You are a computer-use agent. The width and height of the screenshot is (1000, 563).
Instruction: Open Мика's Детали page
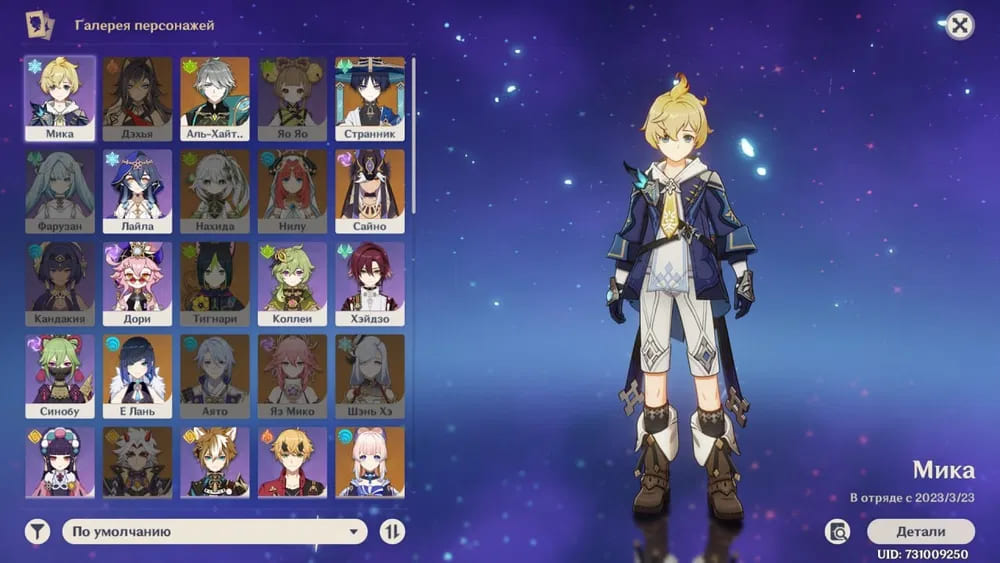[x=920, y=531]
